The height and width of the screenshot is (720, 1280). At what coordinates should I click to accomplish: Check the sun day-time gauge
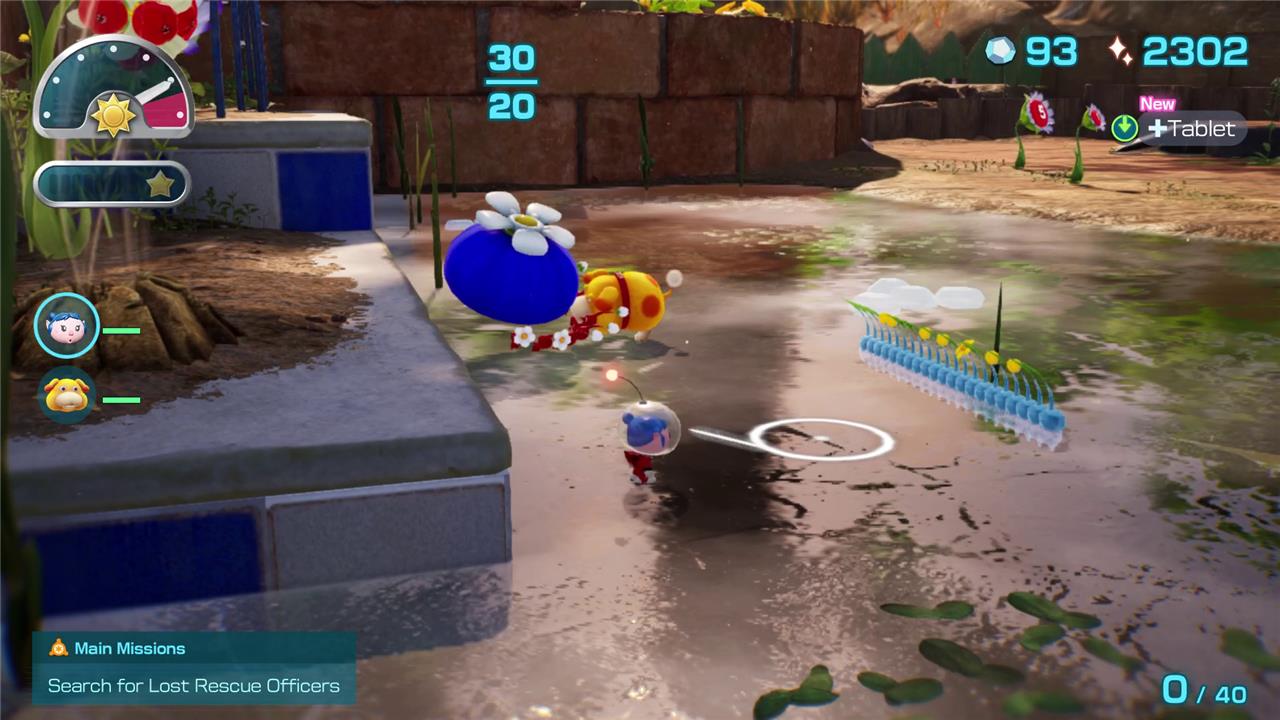click(x=113, y=90)
